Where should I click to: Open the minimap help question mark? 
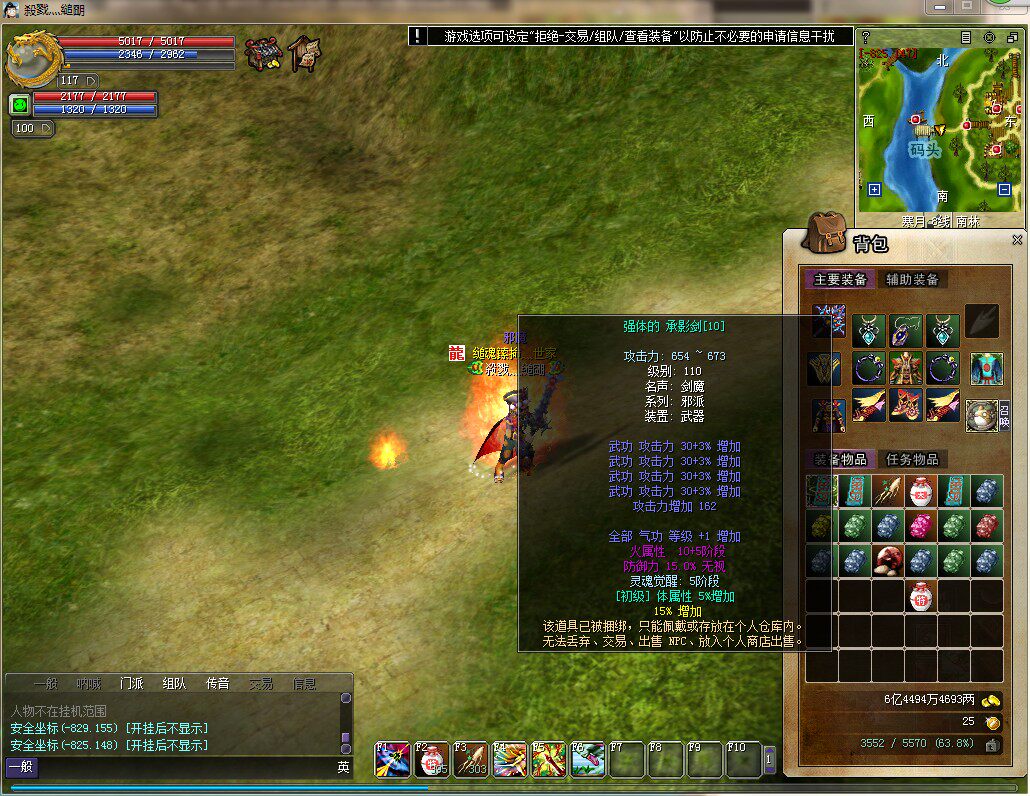[x=866, y=37]
